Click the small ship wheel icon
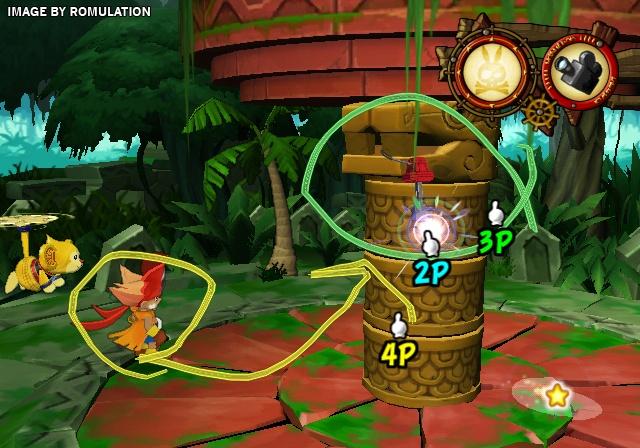The height and width of the screenshot is (448, 640). click(x=540, y=112)
